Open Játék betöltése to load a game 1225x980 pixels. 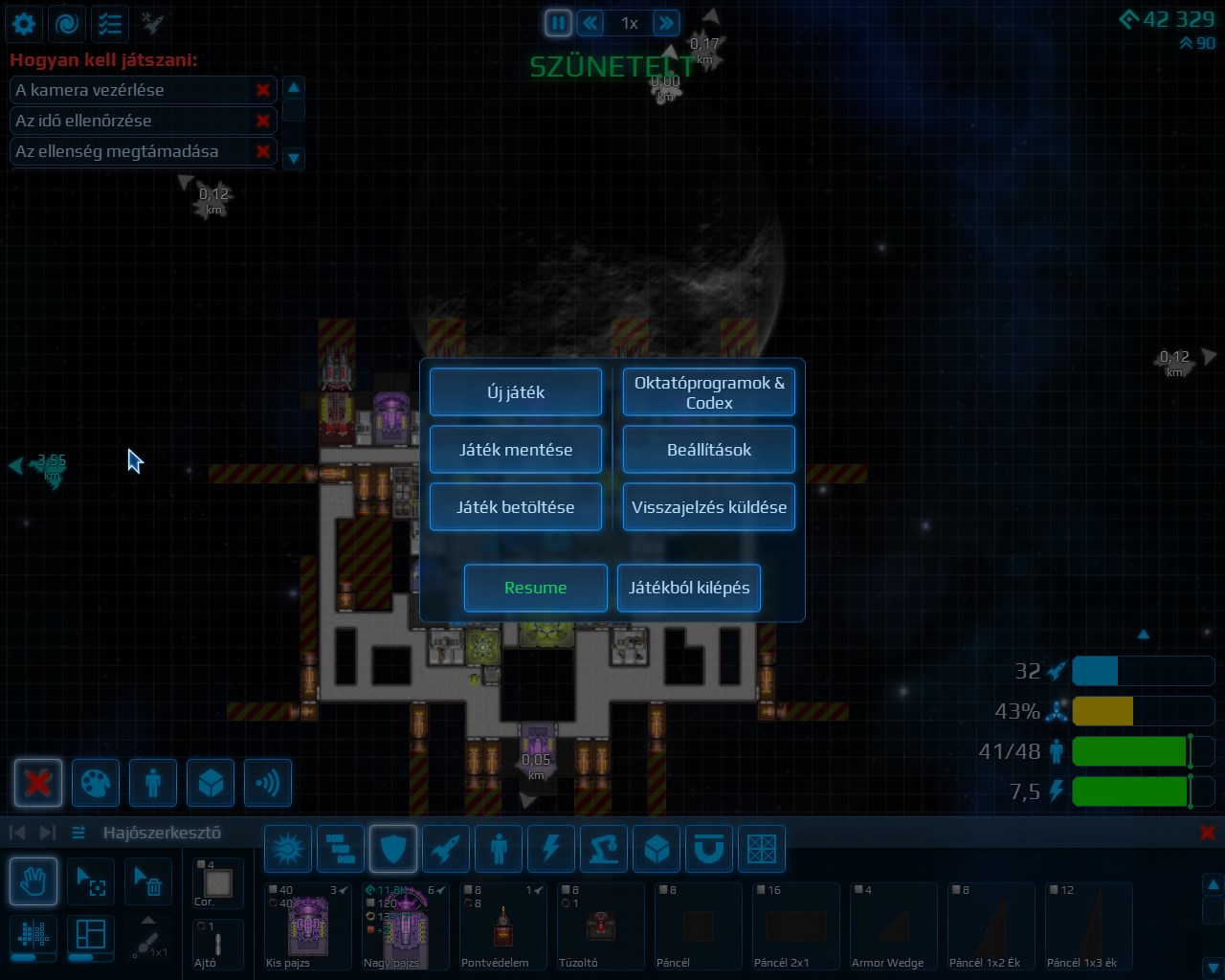516,507
